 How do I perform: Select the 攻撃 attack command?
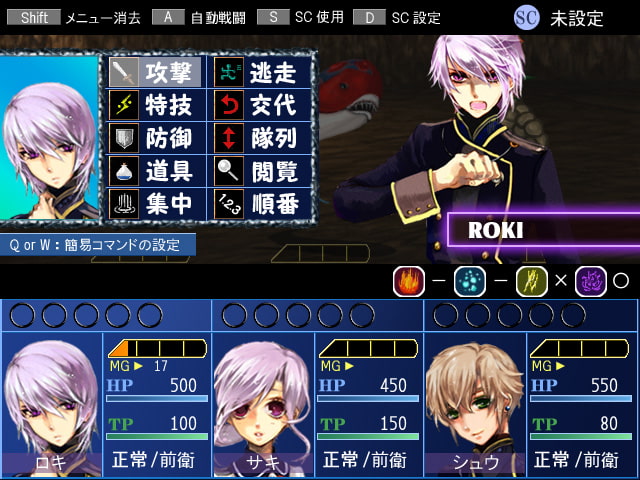tap(156, 72)
